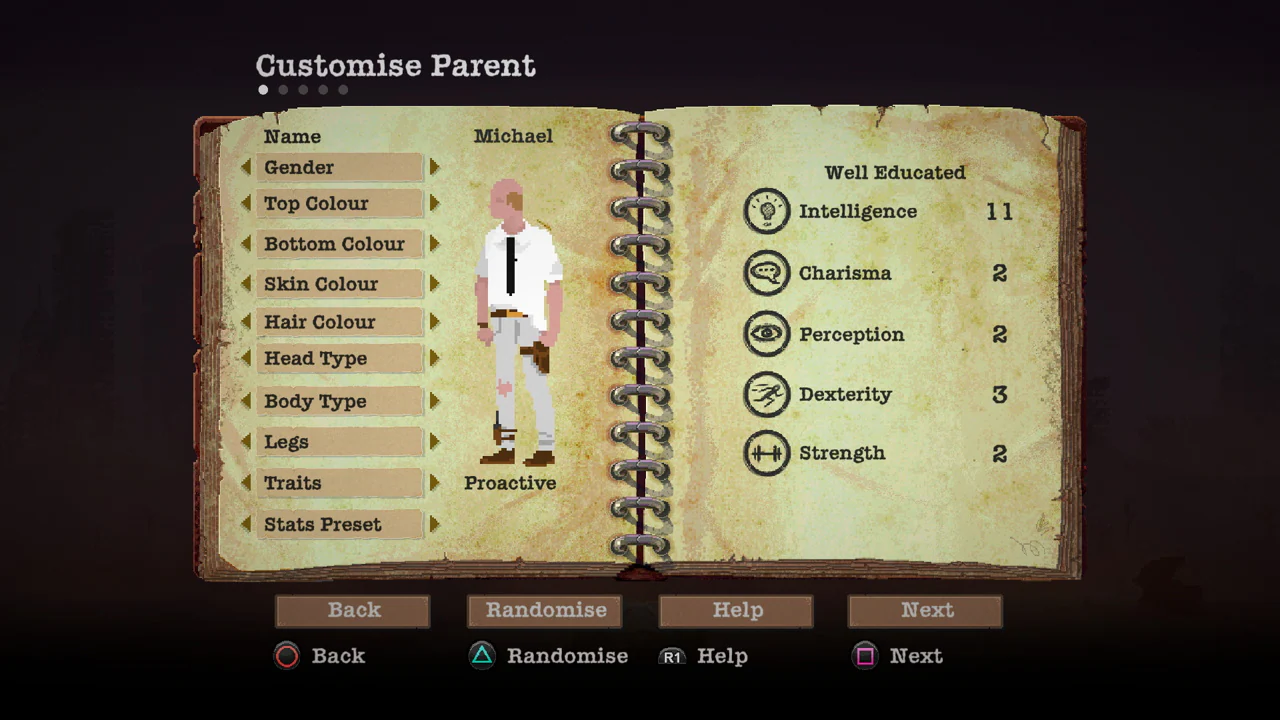Click the Perception eye icon
1280x720 pixels.
point(767,334)
